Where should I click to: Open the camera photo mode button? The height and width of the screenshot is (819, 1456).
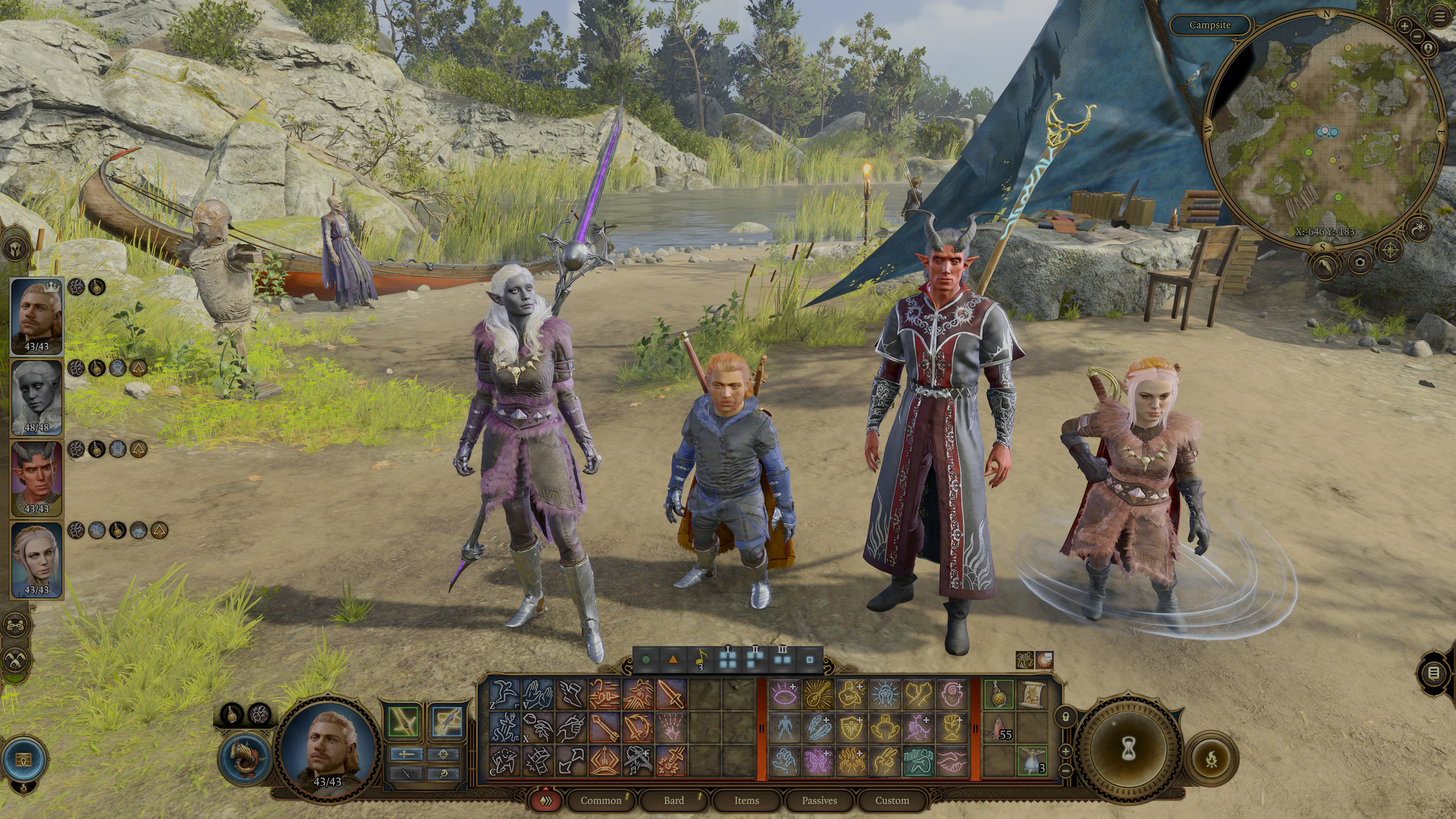click(x=1360, y=262)
